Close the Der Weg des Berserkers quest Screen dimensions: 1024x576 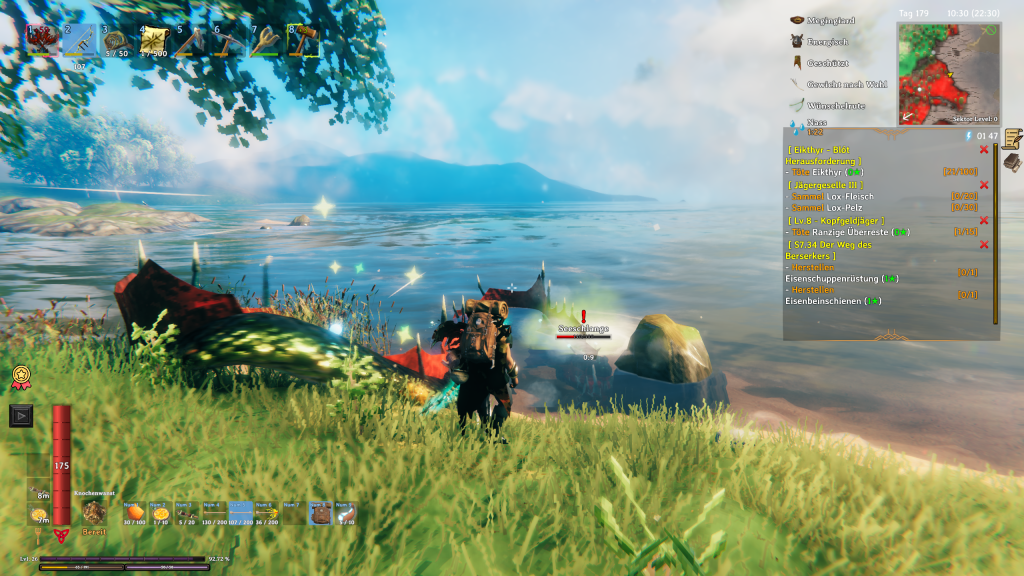(x=984, y=244)
